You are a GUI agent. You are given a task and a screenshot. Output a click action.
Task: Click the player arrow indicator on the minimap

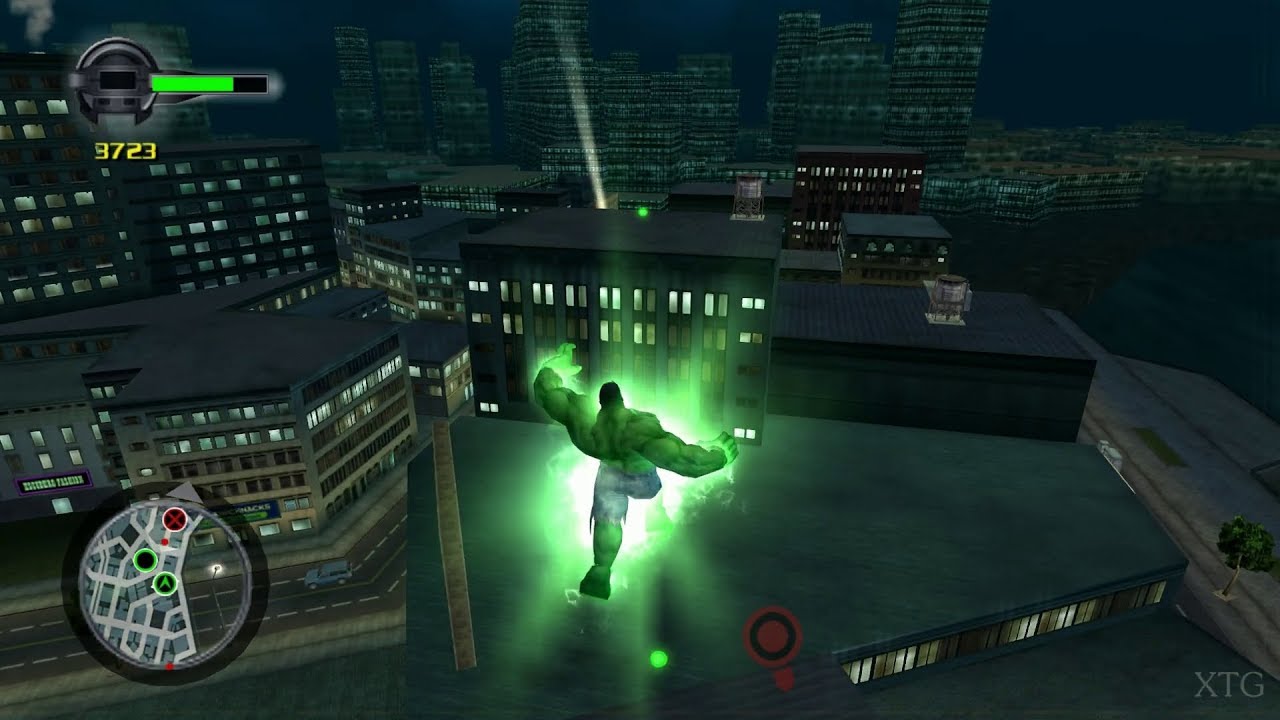click(x=165, y=584)
